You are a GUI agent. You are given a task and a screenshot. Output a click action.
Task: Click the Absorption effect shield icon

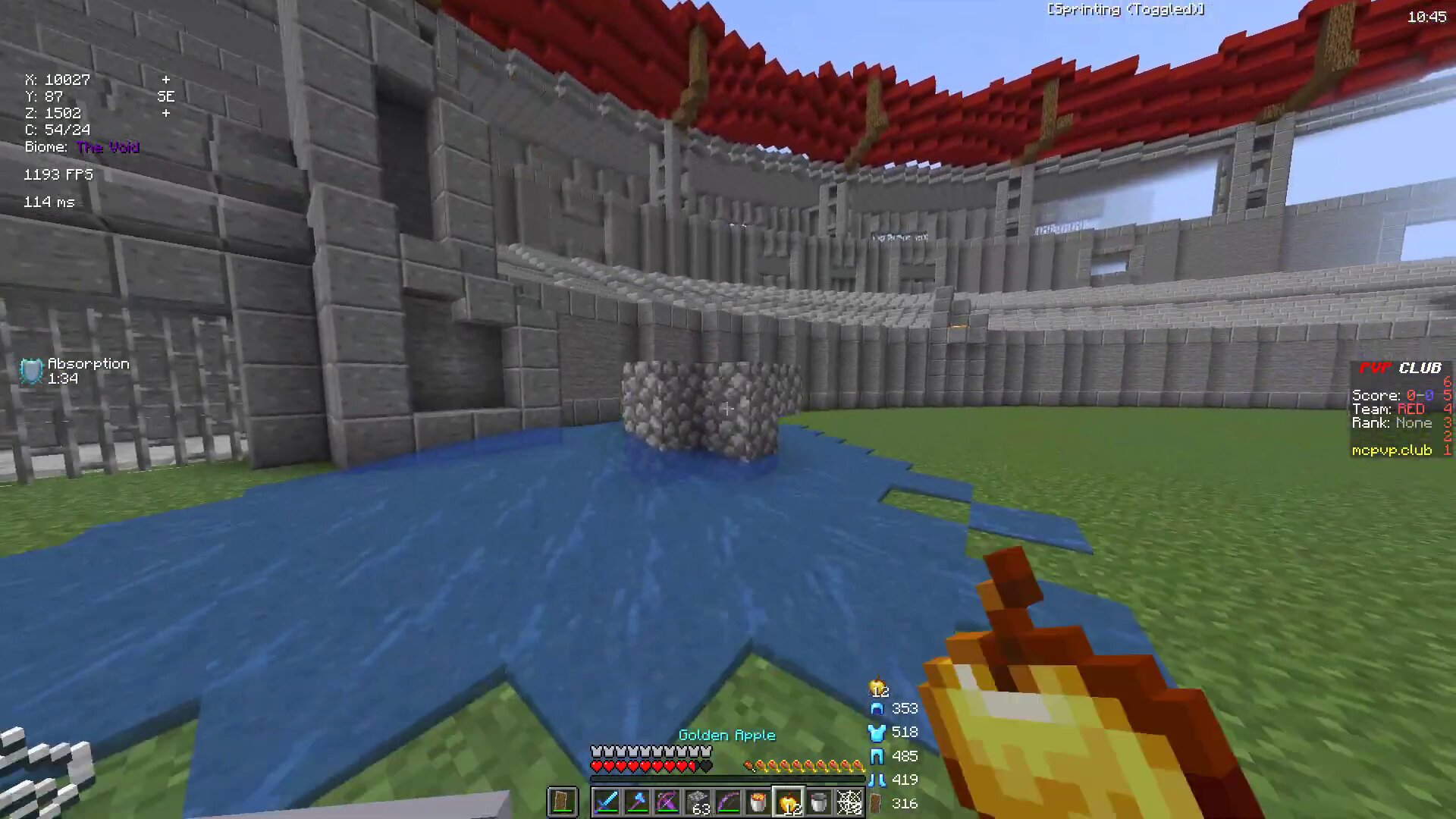30,371
